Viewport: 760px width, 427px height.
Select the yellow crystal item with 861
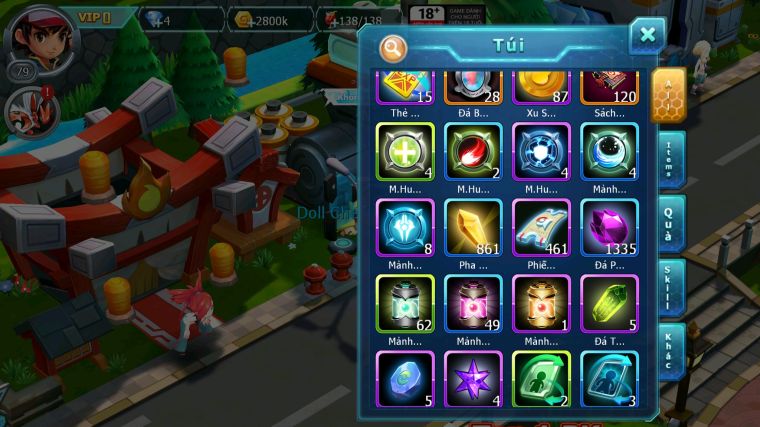pyautogui.click(x=473, y=228)
